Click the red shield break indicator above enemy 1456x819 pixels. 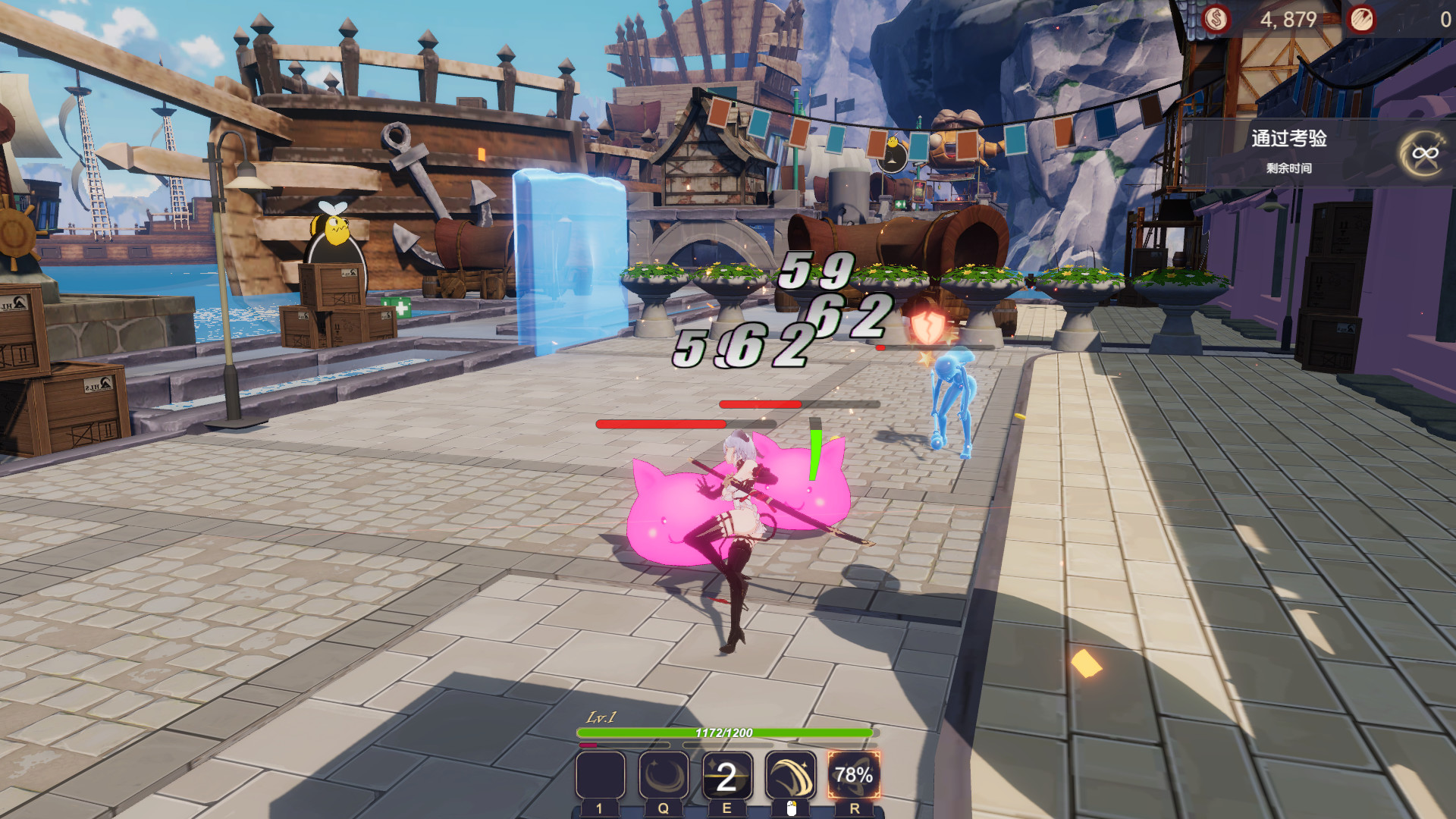(927, 327)
